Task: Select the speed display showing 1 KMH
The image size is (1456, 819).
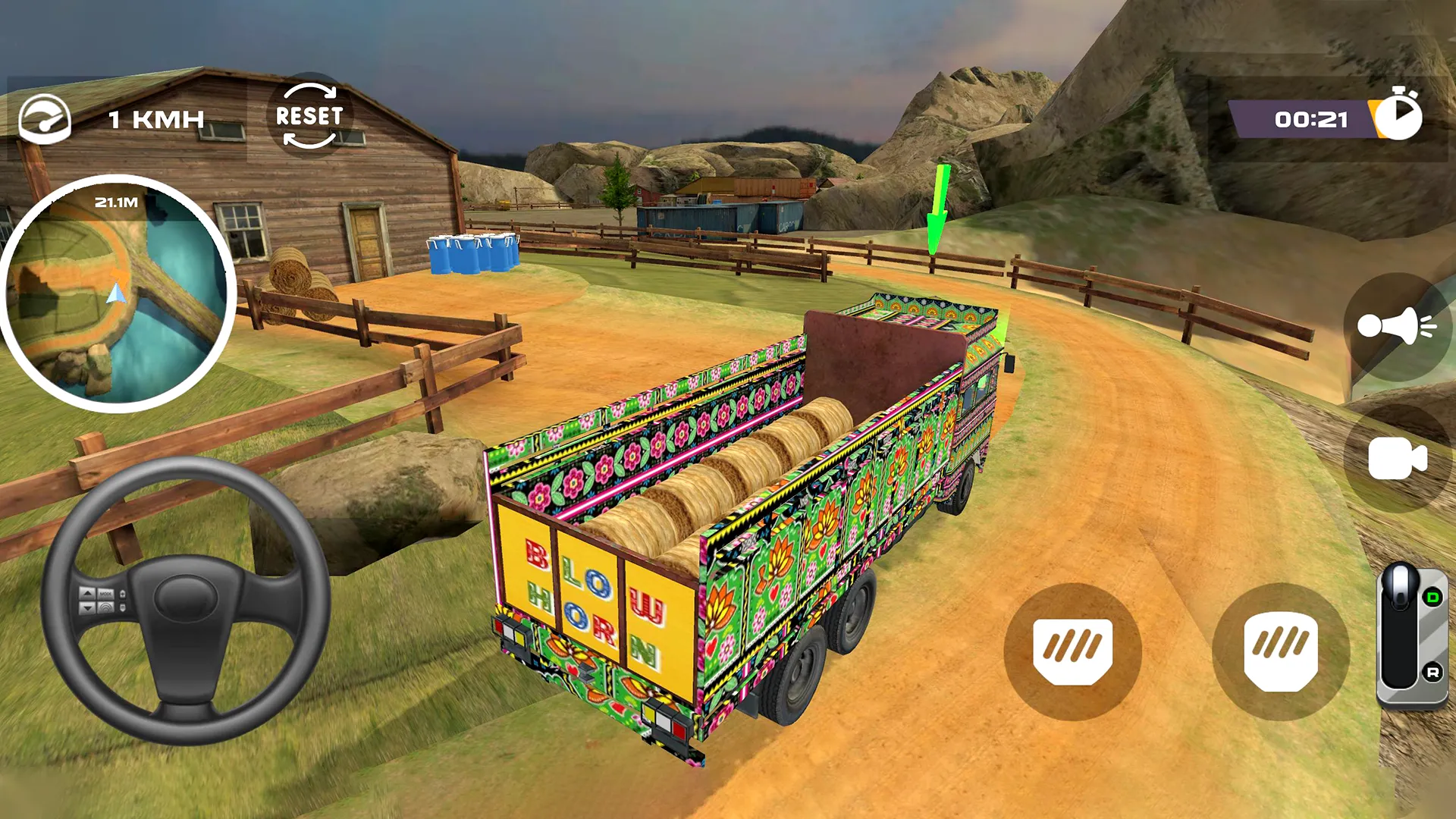Action: (x=155, y=118)
